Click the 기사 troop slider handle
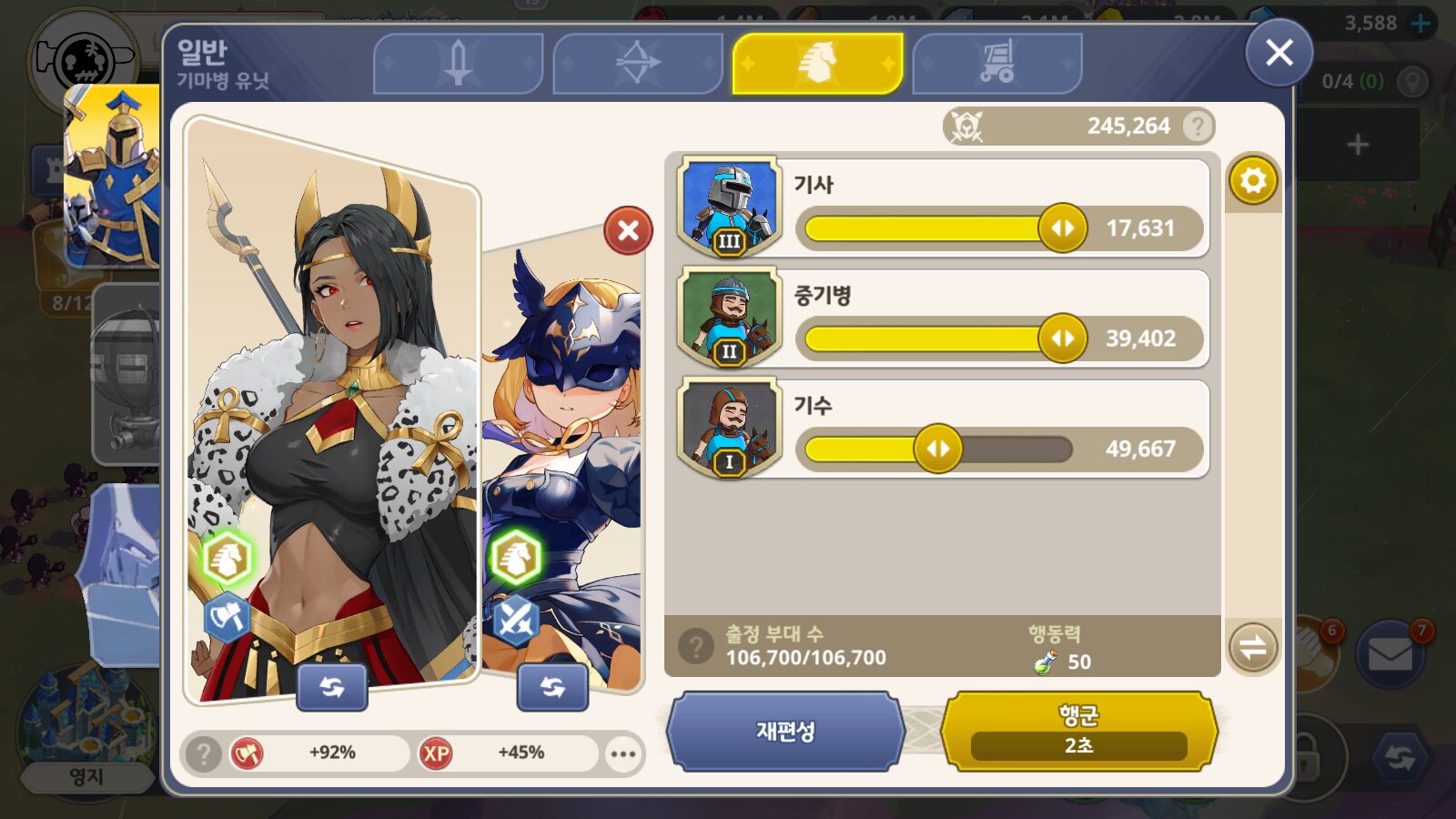This screenshot has height=819, width=1456. [1062, 227]
